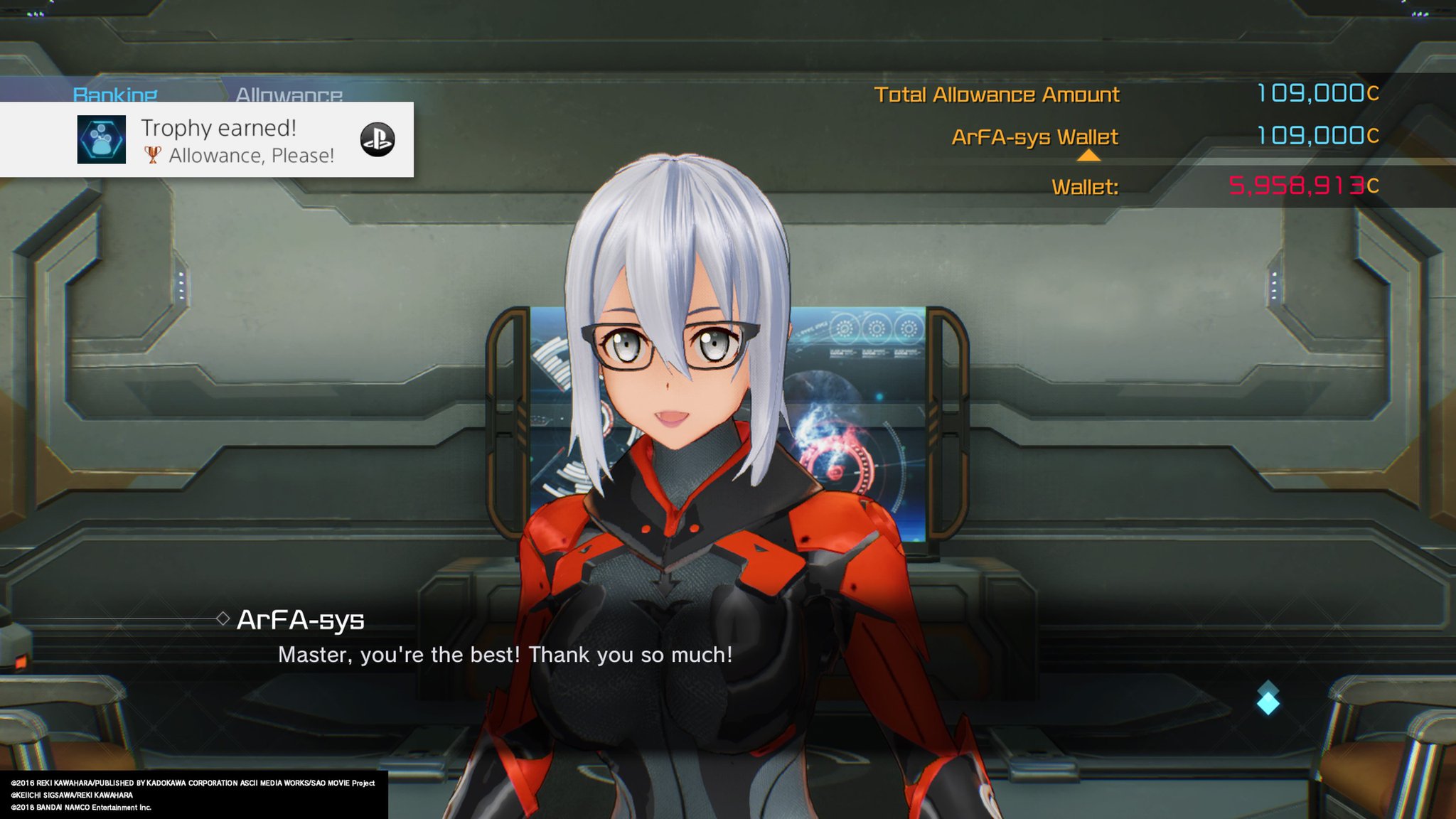Image resolution: width=1456 pixels, height=819 pixels.
Task: Switch to the Allowance tab
Action: tap(291, 92)
